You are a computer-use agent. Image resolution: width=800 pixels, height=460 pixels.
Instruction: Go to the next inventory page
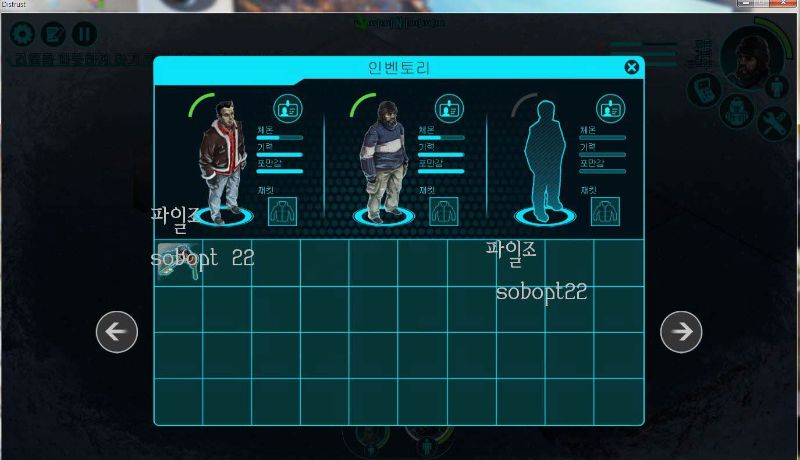[682, 332]
